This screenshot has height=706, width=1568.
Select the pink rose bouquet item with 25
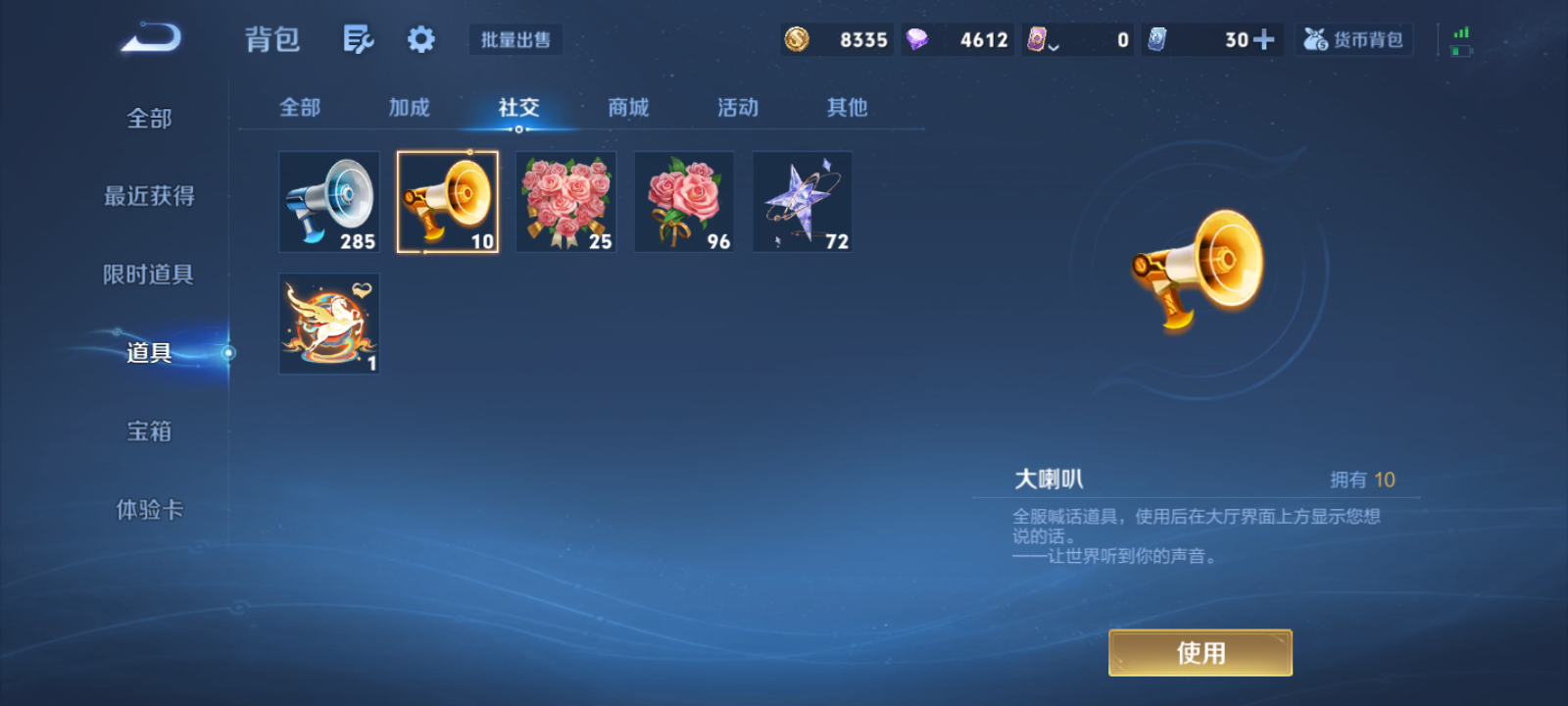point(565,201)
